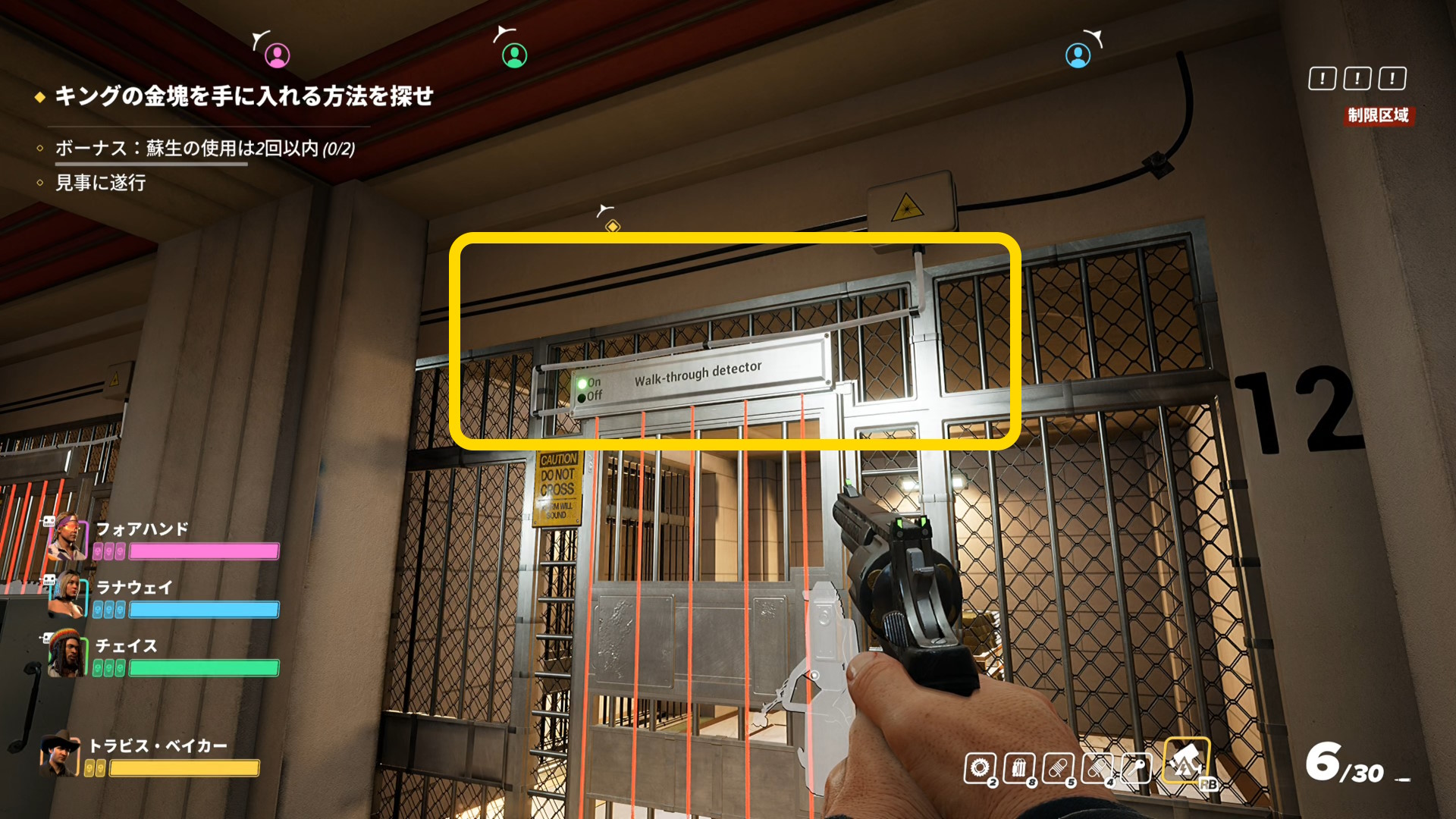
Task: Pick crew member チェイス's portrait
Action: point(67,654)
